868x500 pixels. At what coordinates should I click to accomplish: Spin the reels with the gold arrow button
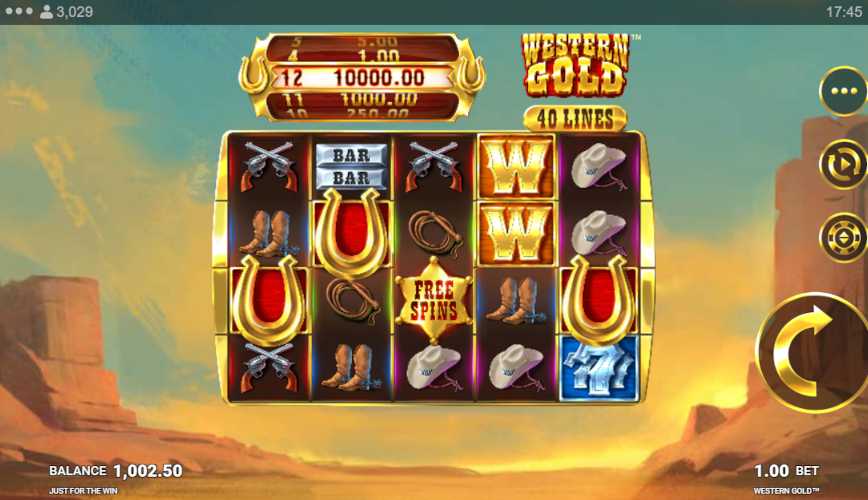pyautogui.click(x=813, y=352)
